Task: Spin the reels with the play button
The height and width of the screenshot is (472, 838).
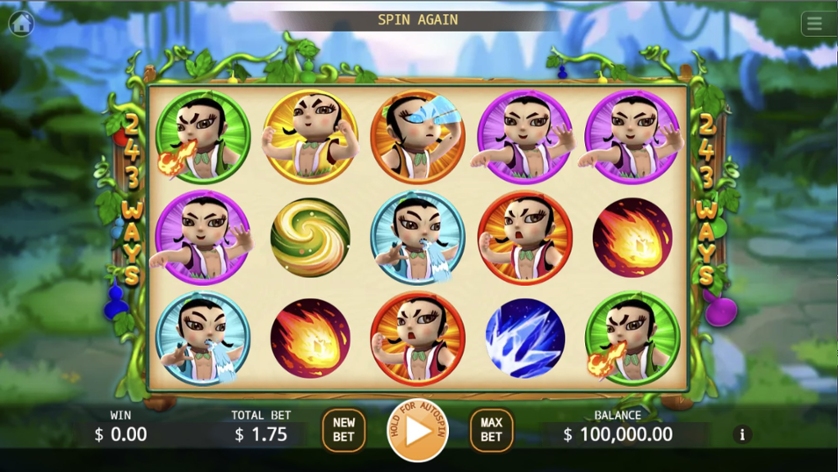Action: pos(418,431)
